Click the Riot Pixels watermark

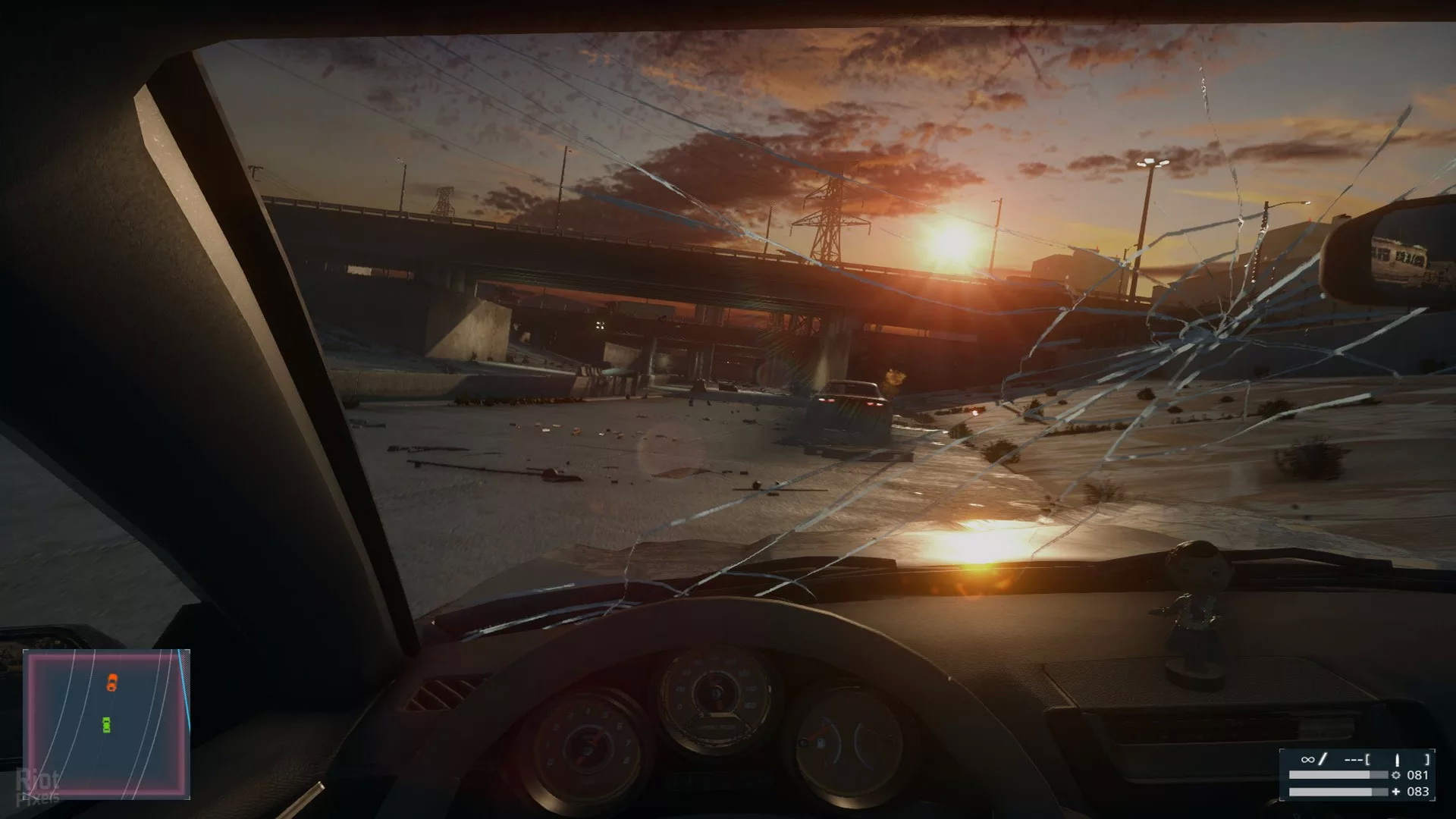click(38, 787)
